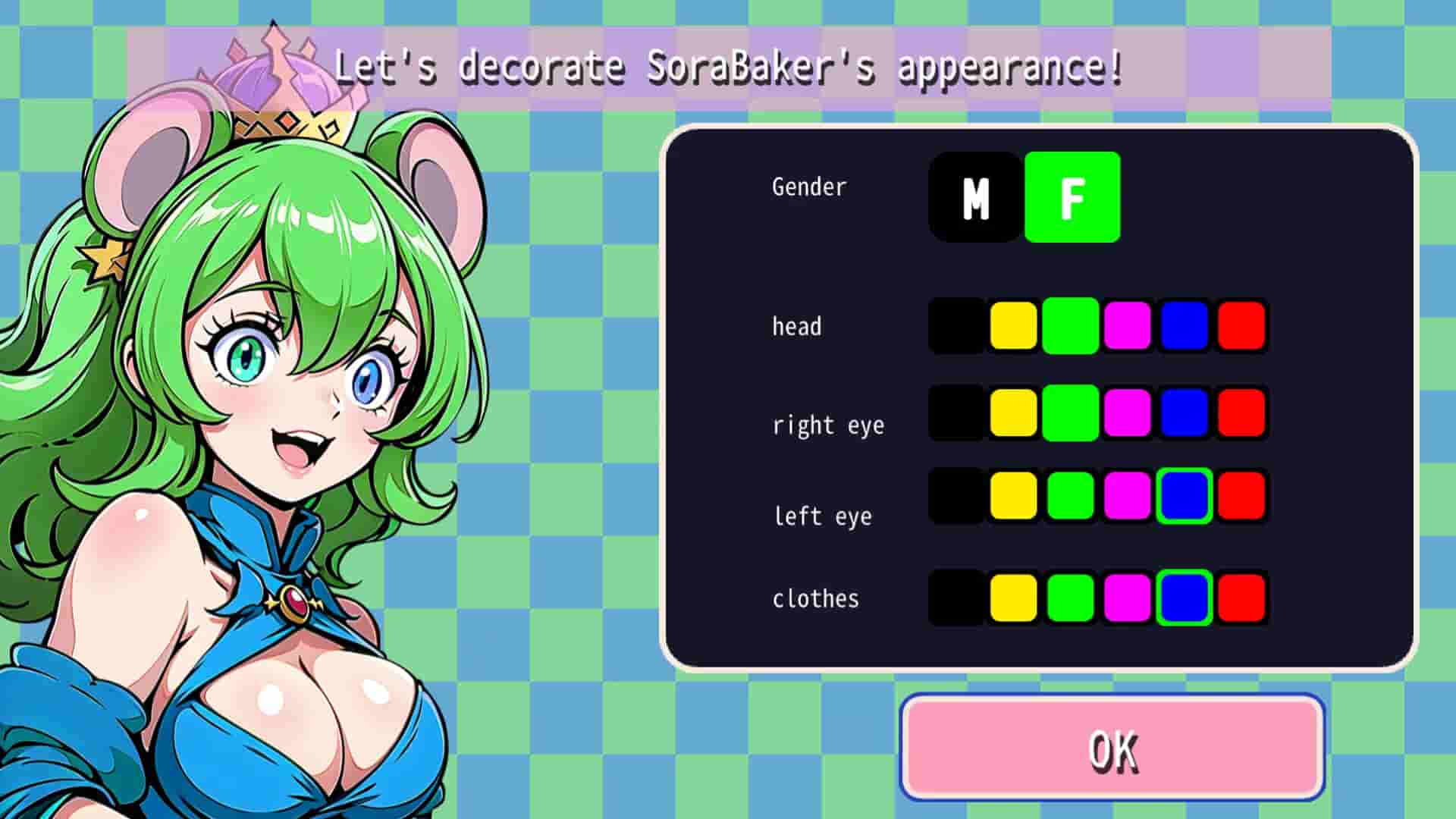Choose magenta for the head
Image resolution: width=1456 pixels, height=819 pixels.
(1128, 326)
